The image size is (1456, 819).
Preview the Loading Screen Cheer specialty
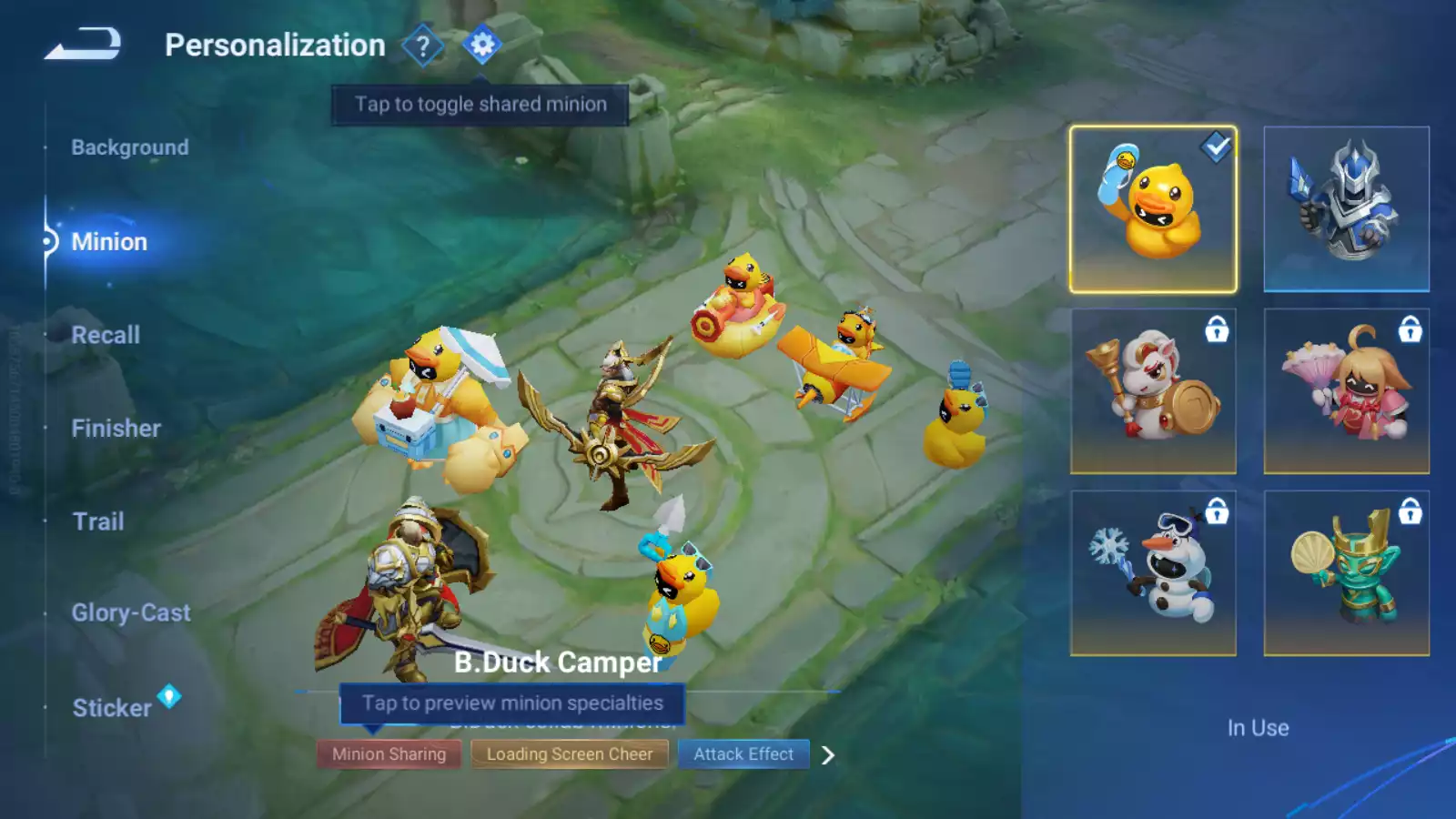coord(570,754)
